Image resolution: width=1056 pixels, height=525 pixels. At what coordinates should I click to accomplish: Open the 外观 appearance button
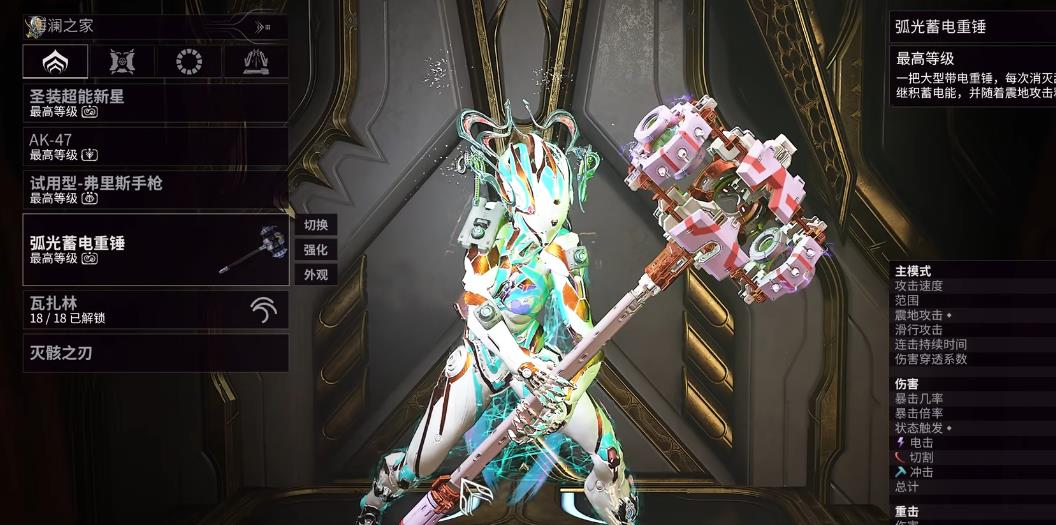315,275
